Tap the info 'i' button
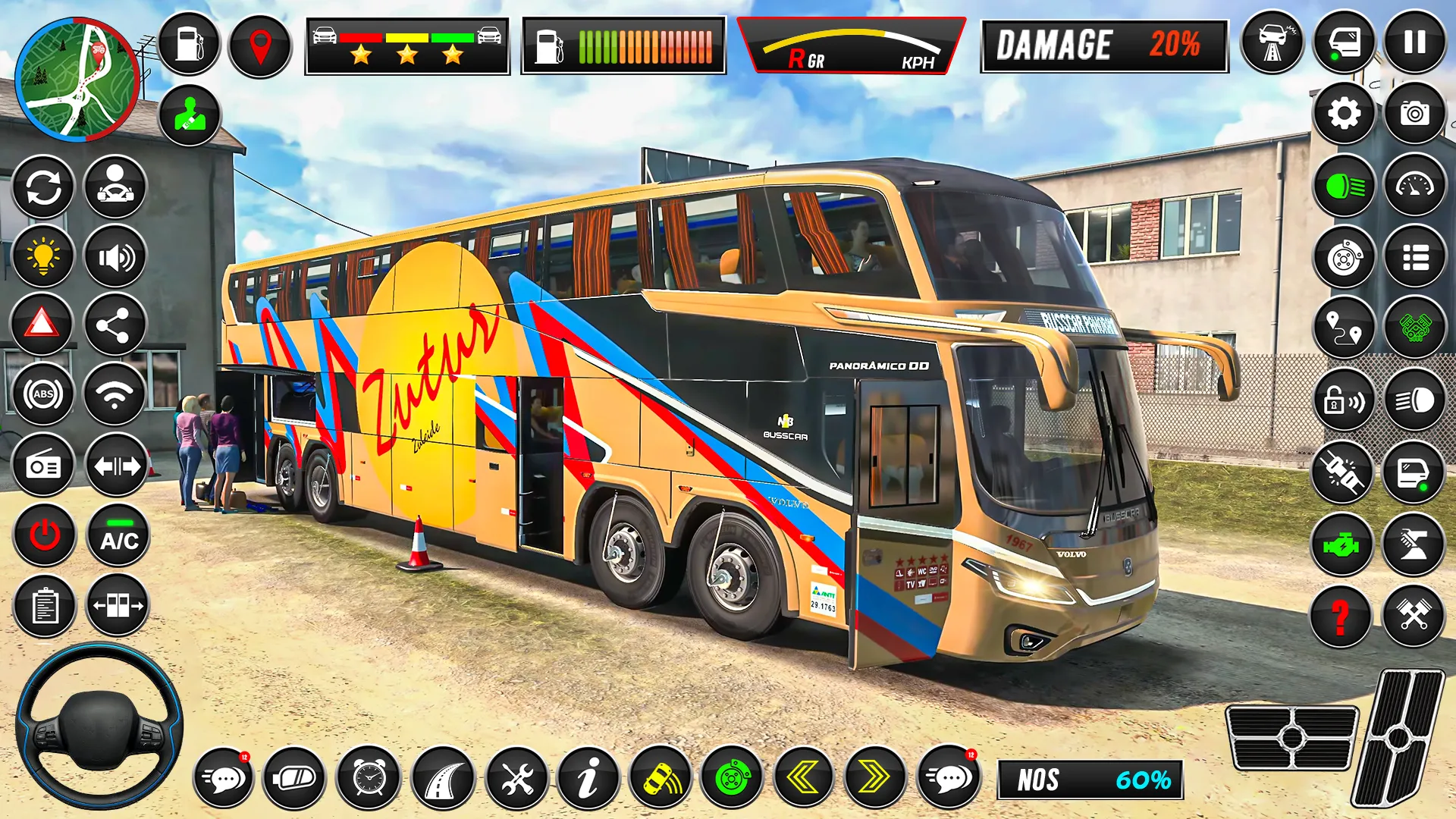 point(588,778)
